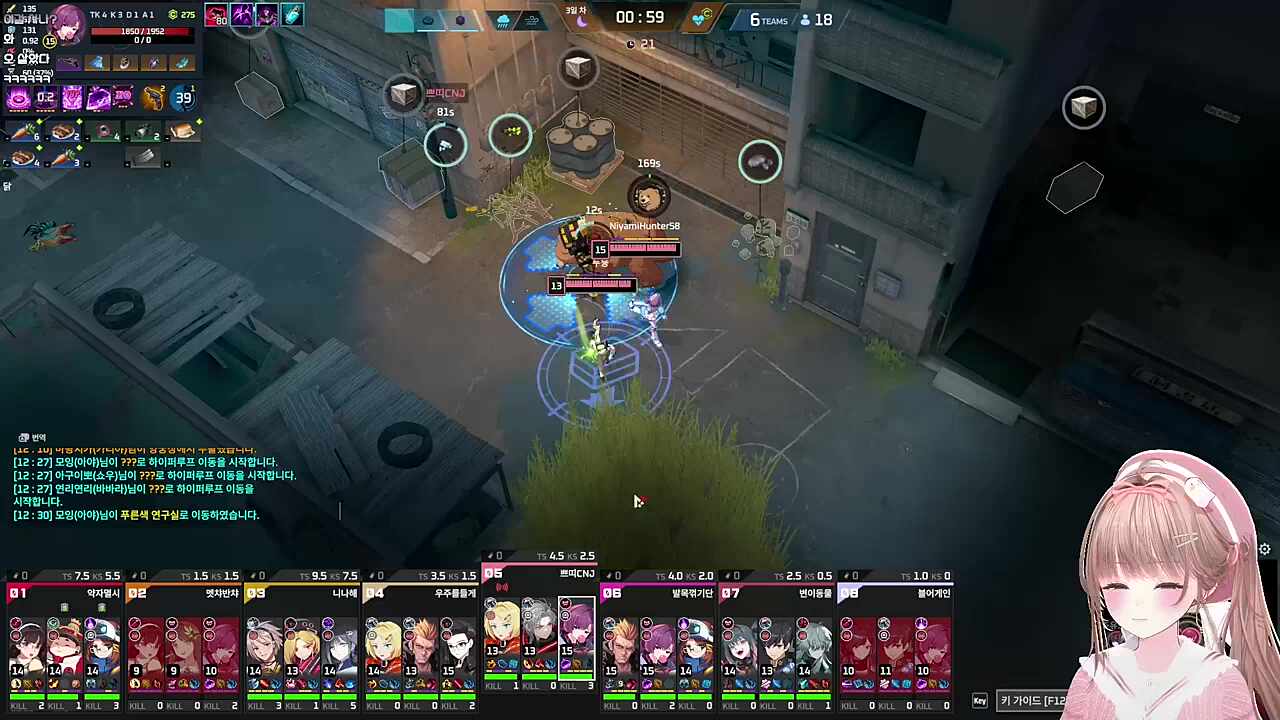Click the rain cloud weather icon
The height and width of the screenshot is (720, 1280).
pos(503,20)
